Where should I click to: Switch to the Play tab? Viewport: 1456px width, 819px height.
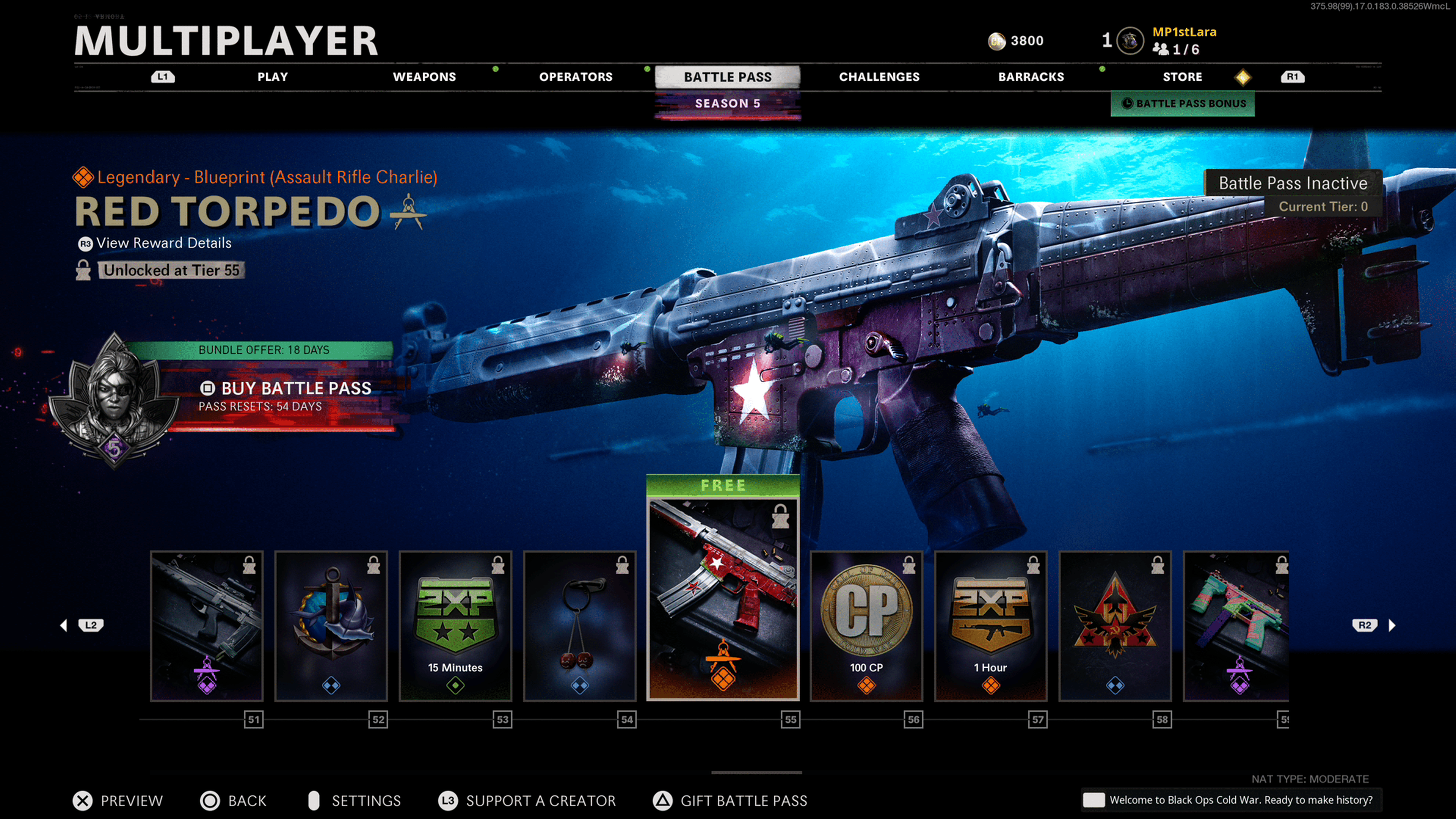[x=273, y=77]
